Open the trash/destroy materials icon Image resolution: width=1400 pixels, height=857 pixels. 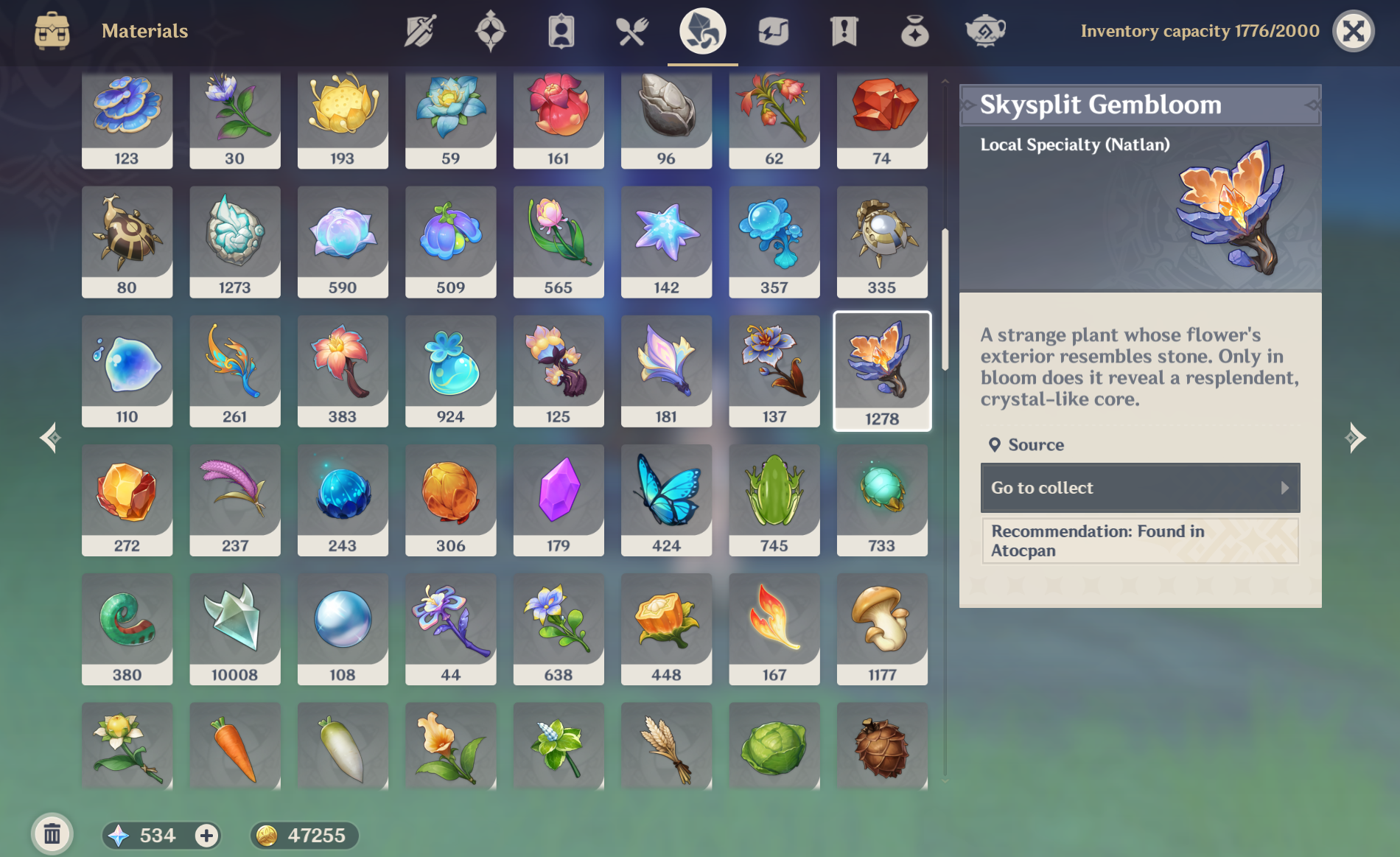52,836
